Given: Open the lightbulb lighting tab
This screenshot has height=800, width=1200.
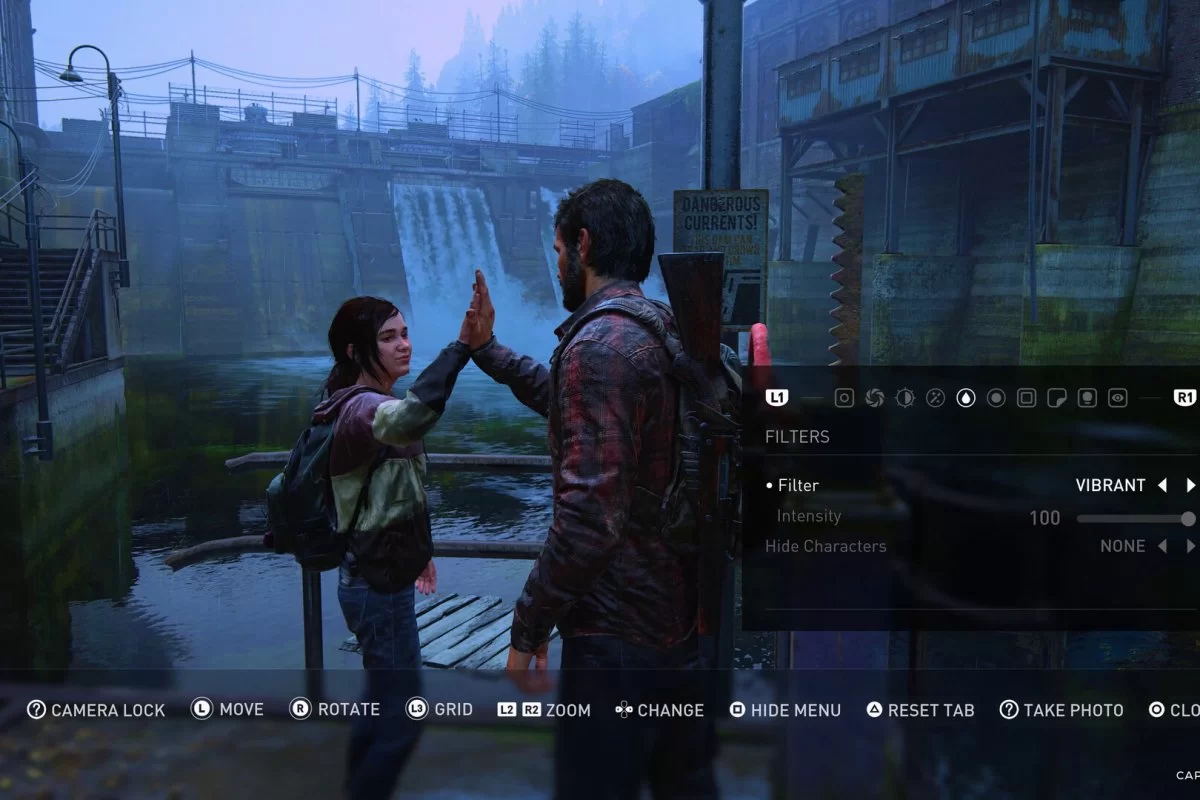Looking at the screenshot, I should pyautogui.click(x=1087, y=398).
